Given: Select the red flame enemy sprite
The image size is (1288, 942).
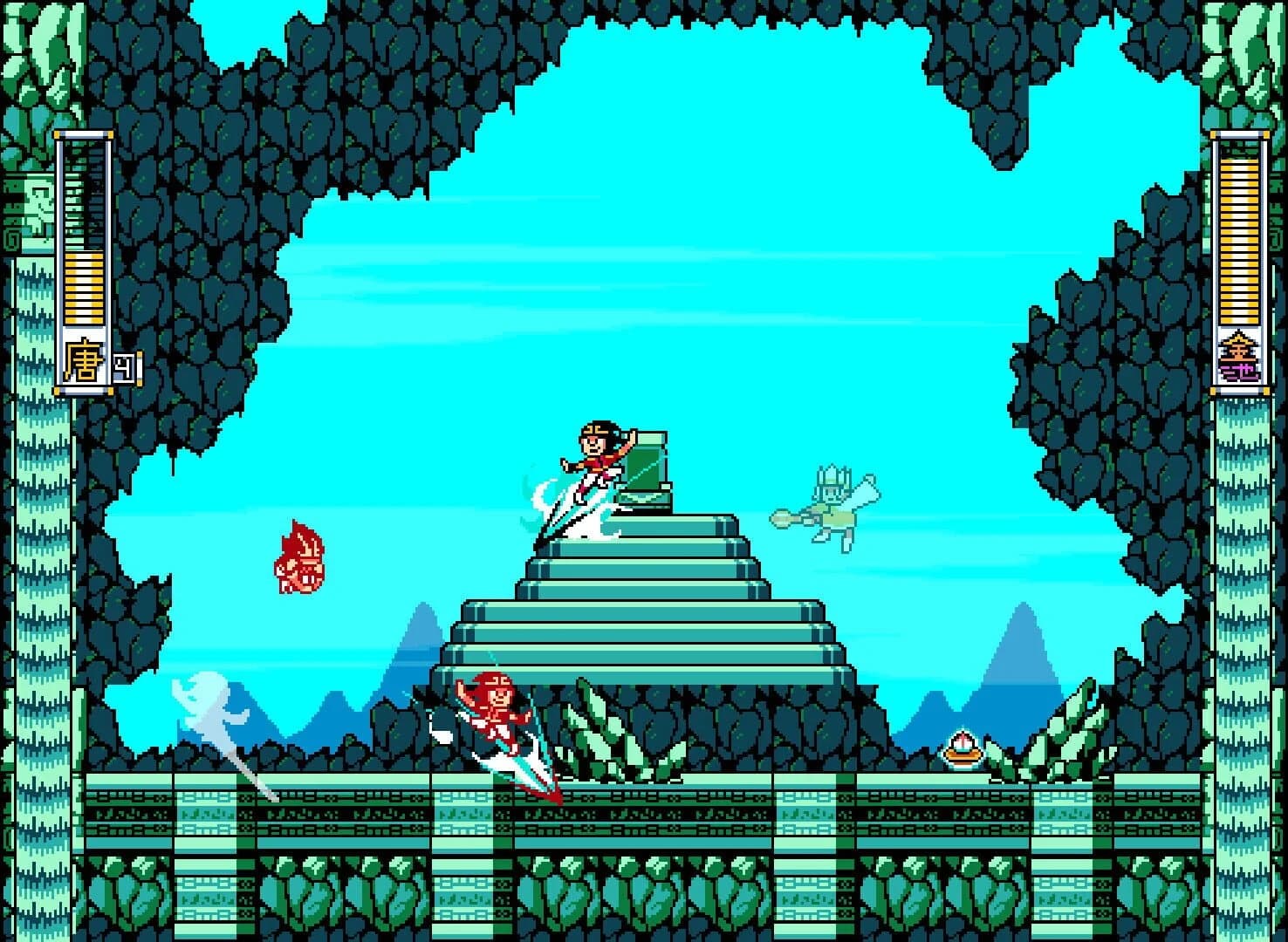Looking at the screenshot, I should [302, 563].
